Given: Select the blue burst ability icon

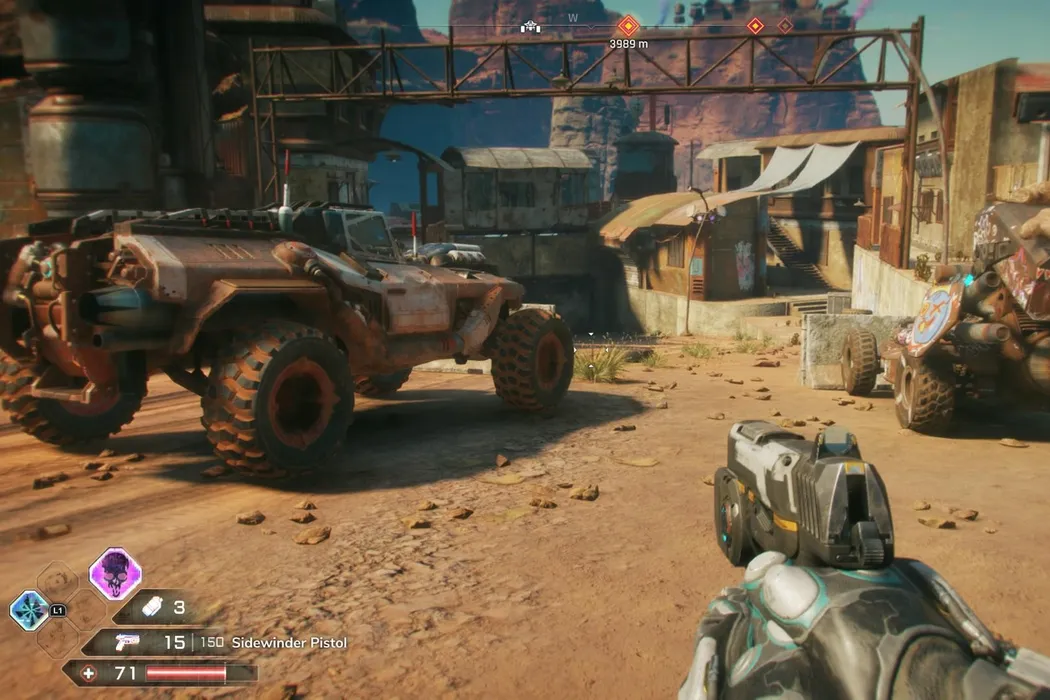Looking at the screenshot, I should click(28, 610).
